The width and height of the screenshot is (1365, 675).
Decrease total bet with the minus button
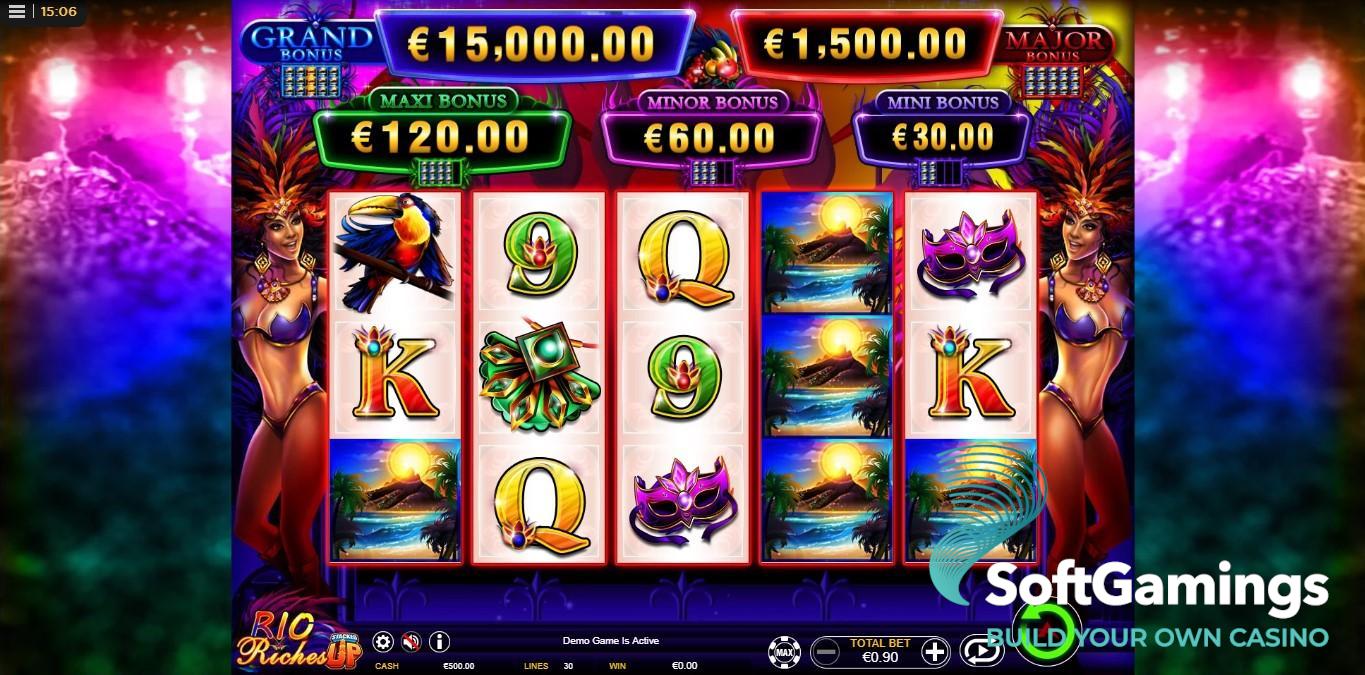coord(826,653)
